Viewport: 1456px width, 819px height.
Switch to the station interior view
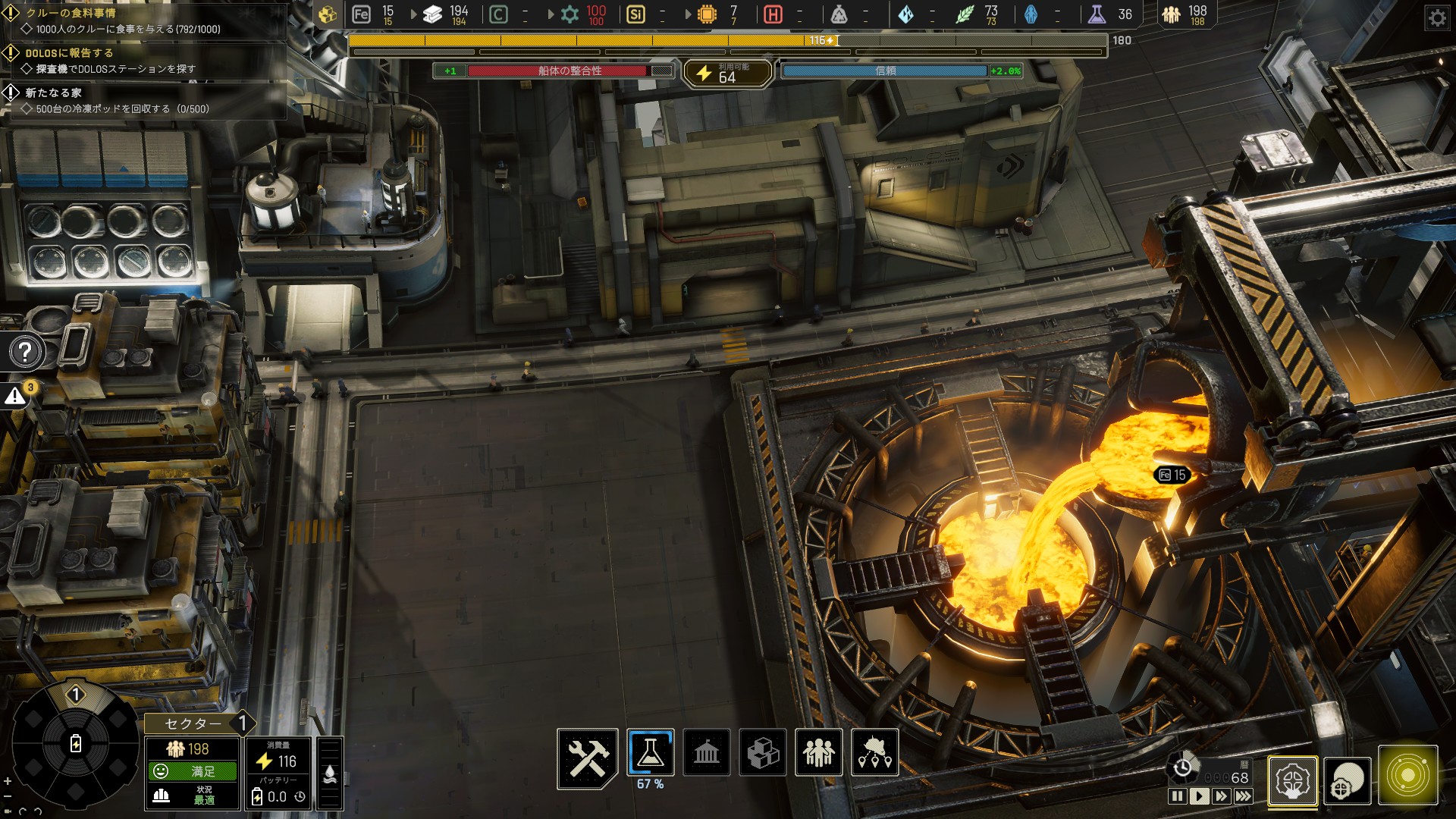point(1292,780)
